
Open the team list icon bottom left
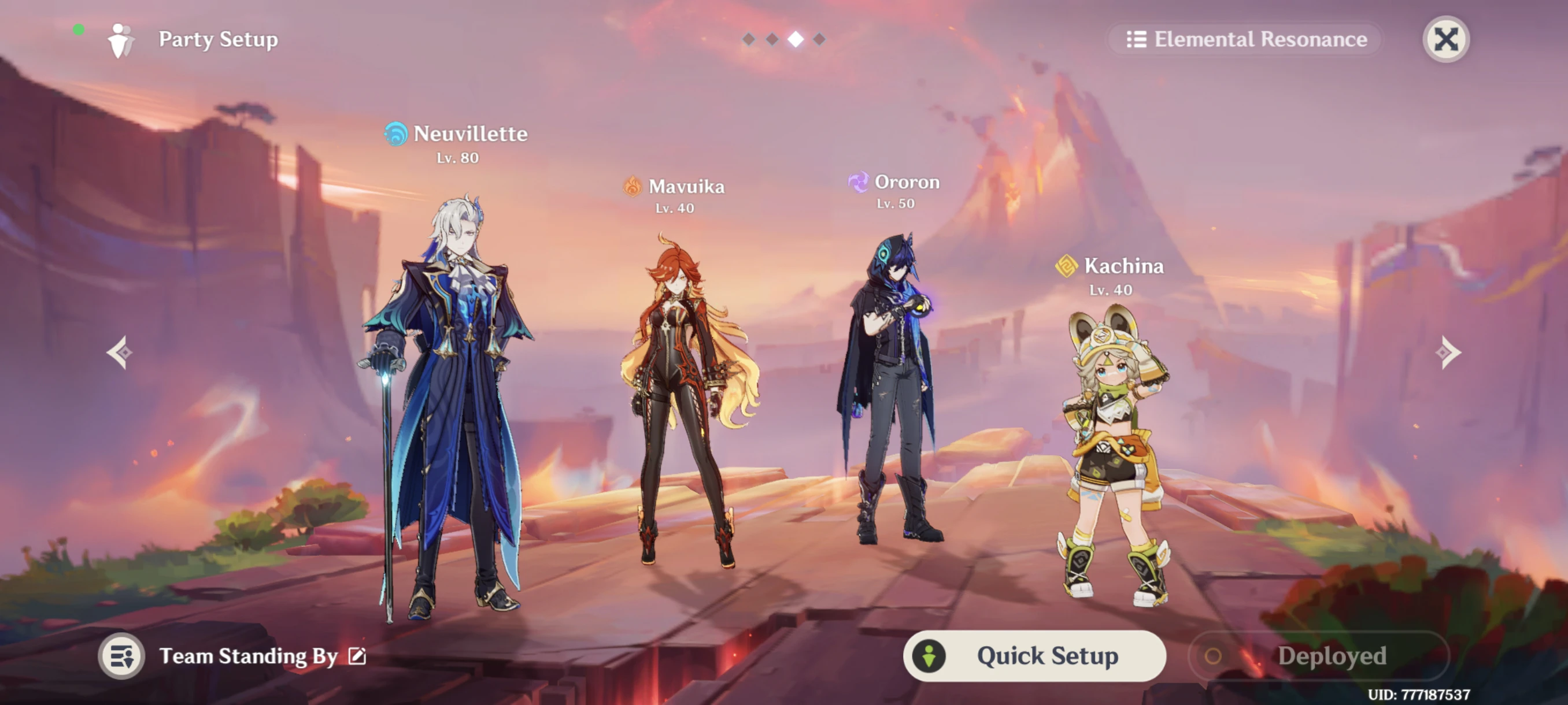tap(122, 656)
